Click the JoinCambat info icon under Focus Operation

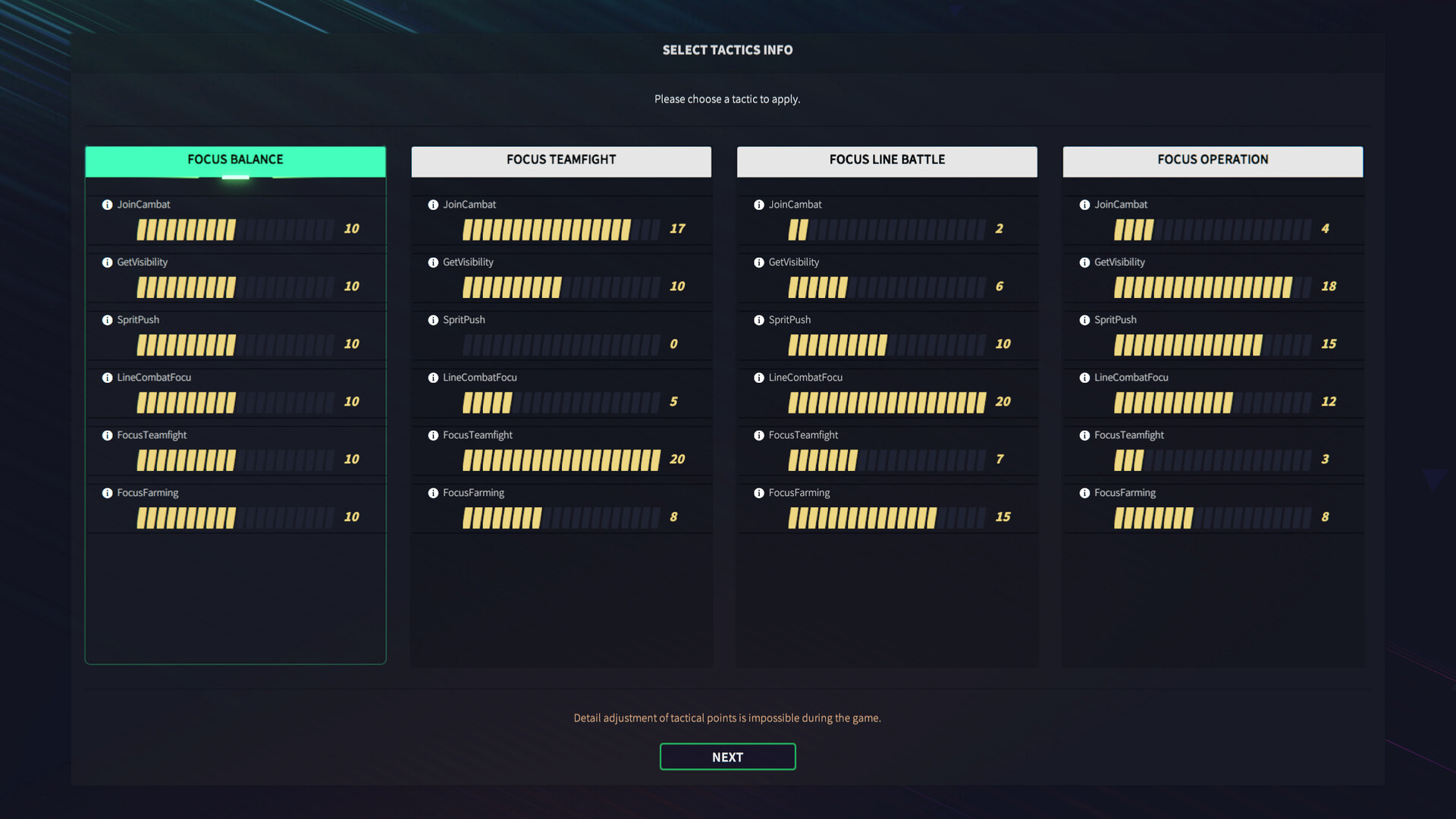[1084, 204]
